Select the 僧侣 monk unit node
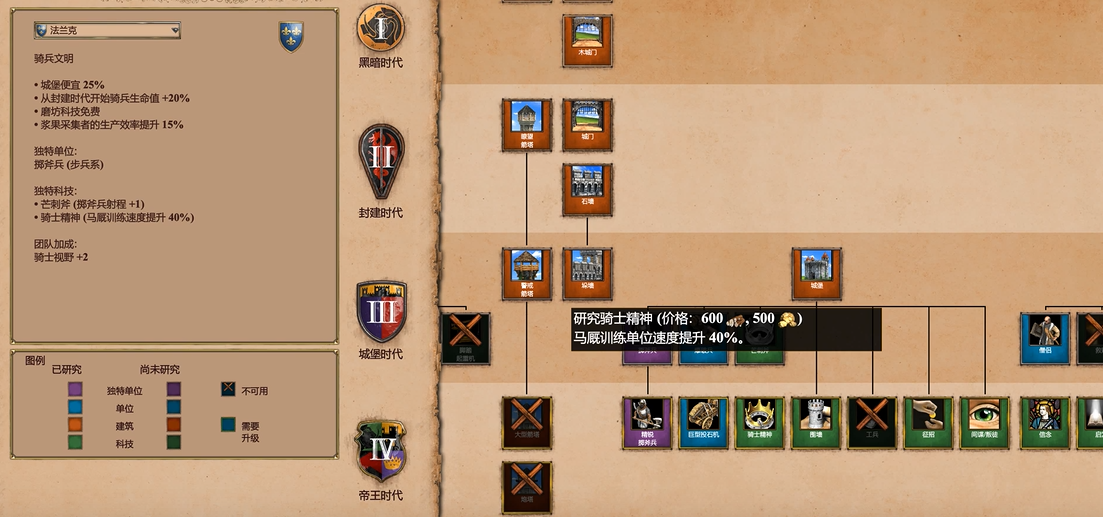 point(1045,338)
